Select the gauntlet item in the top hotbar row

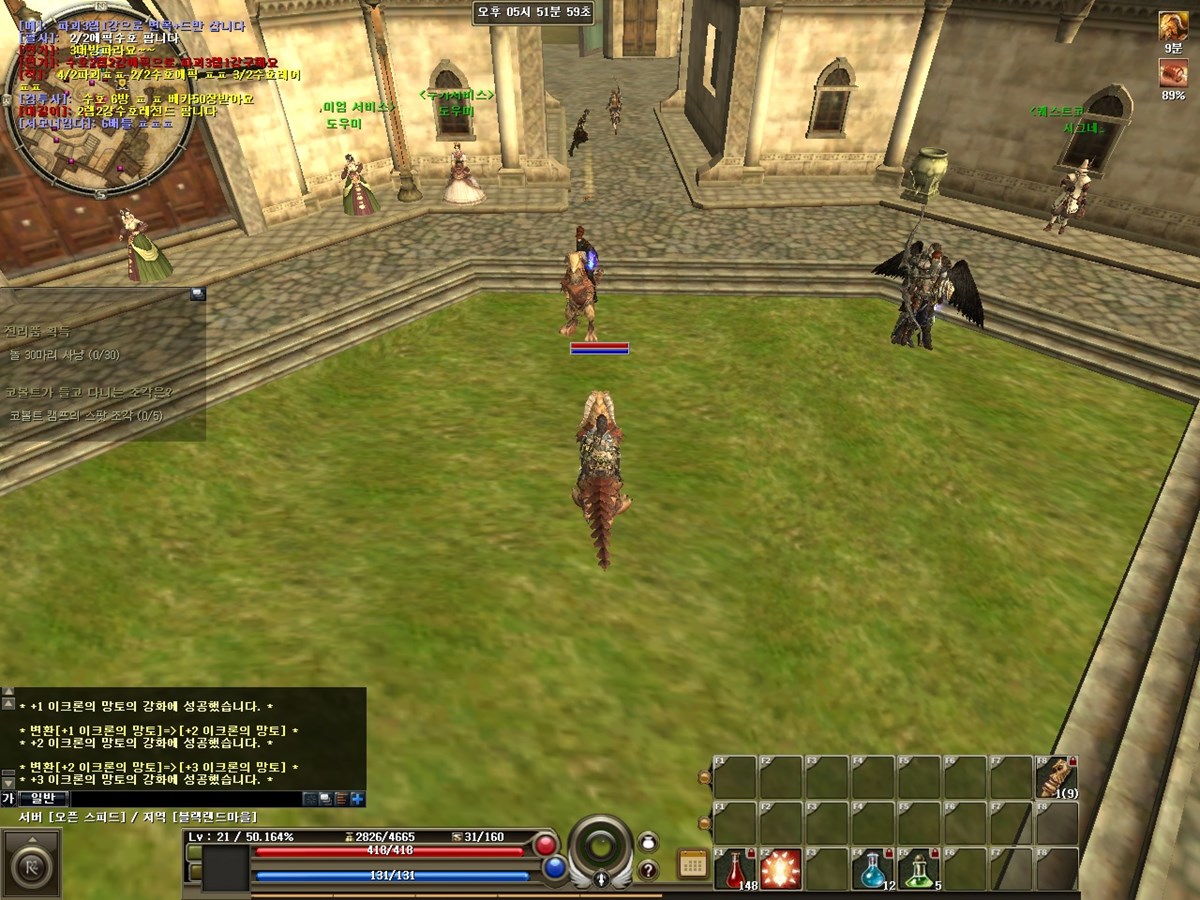[1056, 777]
